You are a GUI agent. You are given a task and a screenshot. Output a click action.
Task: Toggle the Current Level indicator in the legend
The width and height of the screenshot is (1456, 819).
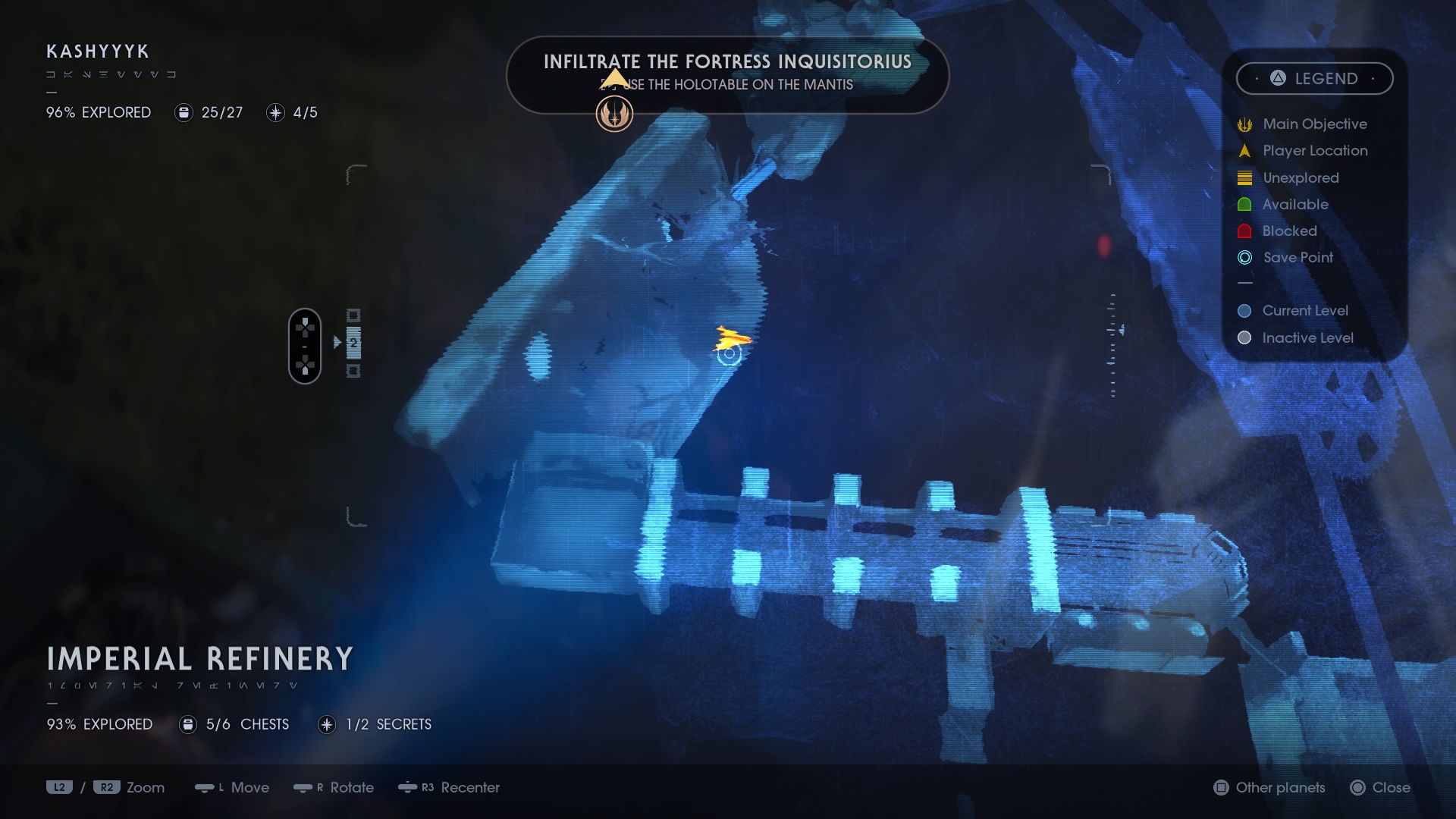pos(1244,310)
